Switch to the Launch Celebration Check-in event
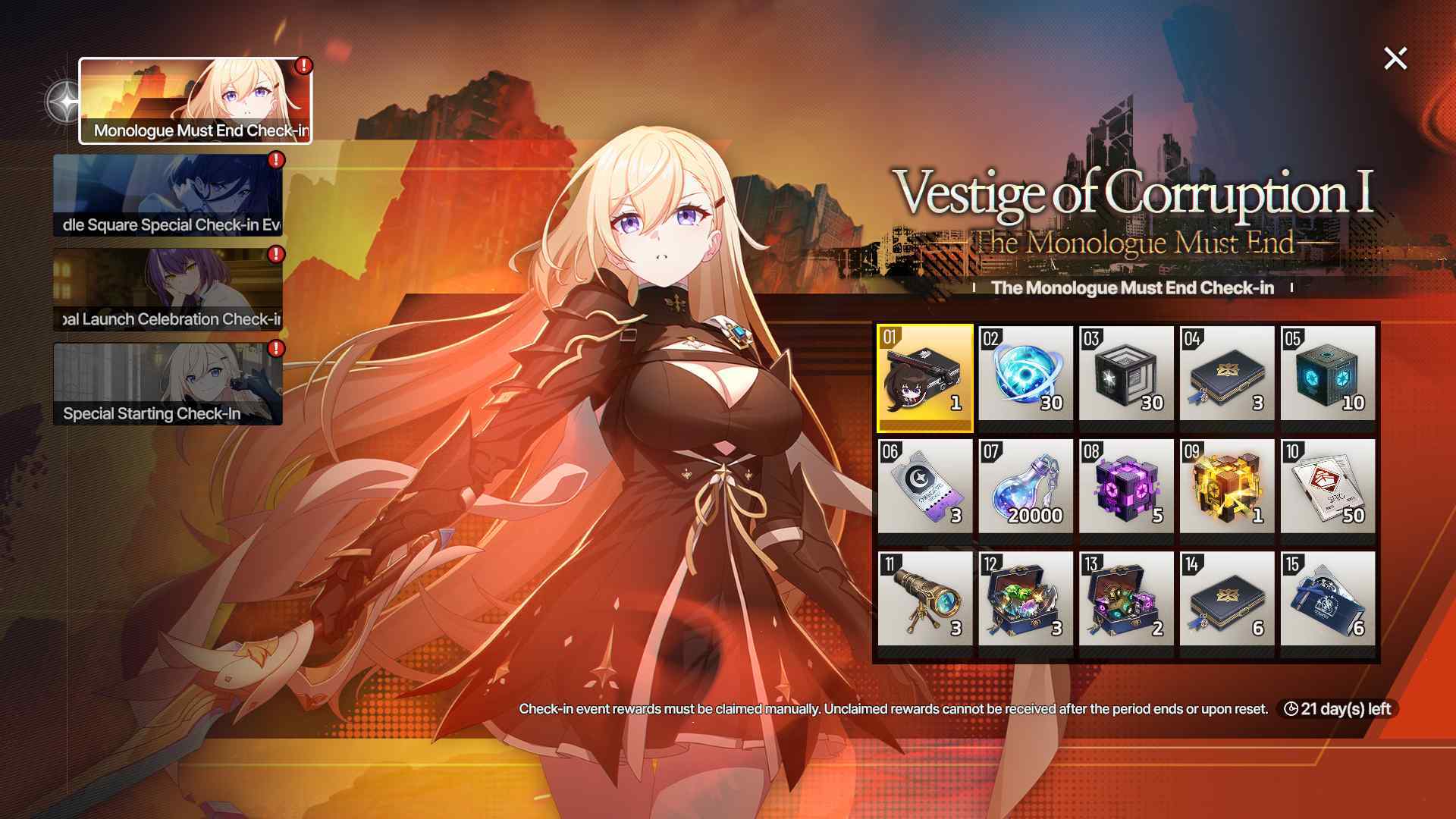The image size is (1456, 819). click(x=167, y=288)
